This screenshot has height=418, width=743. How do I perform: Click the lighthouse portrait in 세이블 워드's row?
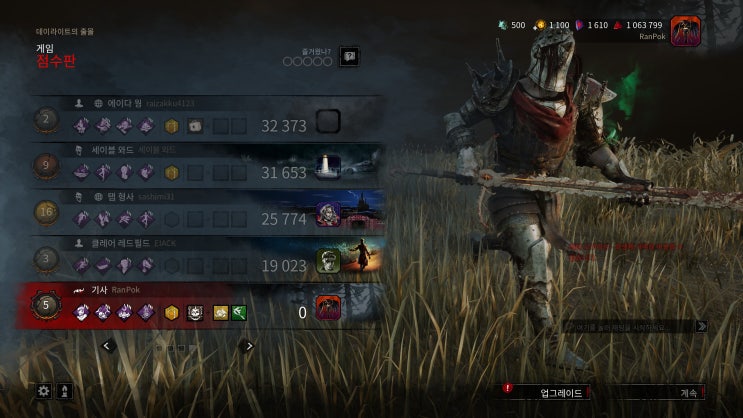329,167
